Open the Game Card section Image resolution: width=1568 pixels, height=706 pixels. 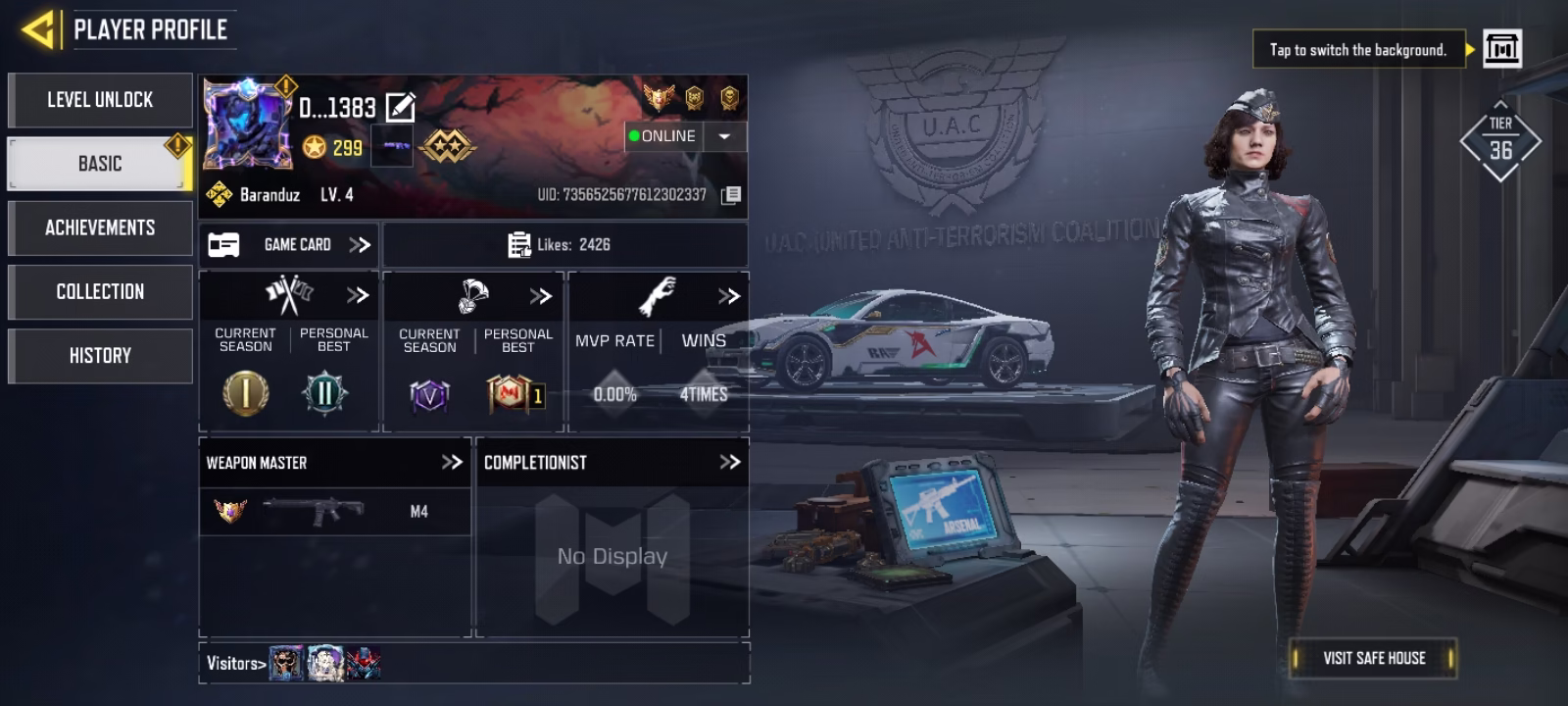290,244
